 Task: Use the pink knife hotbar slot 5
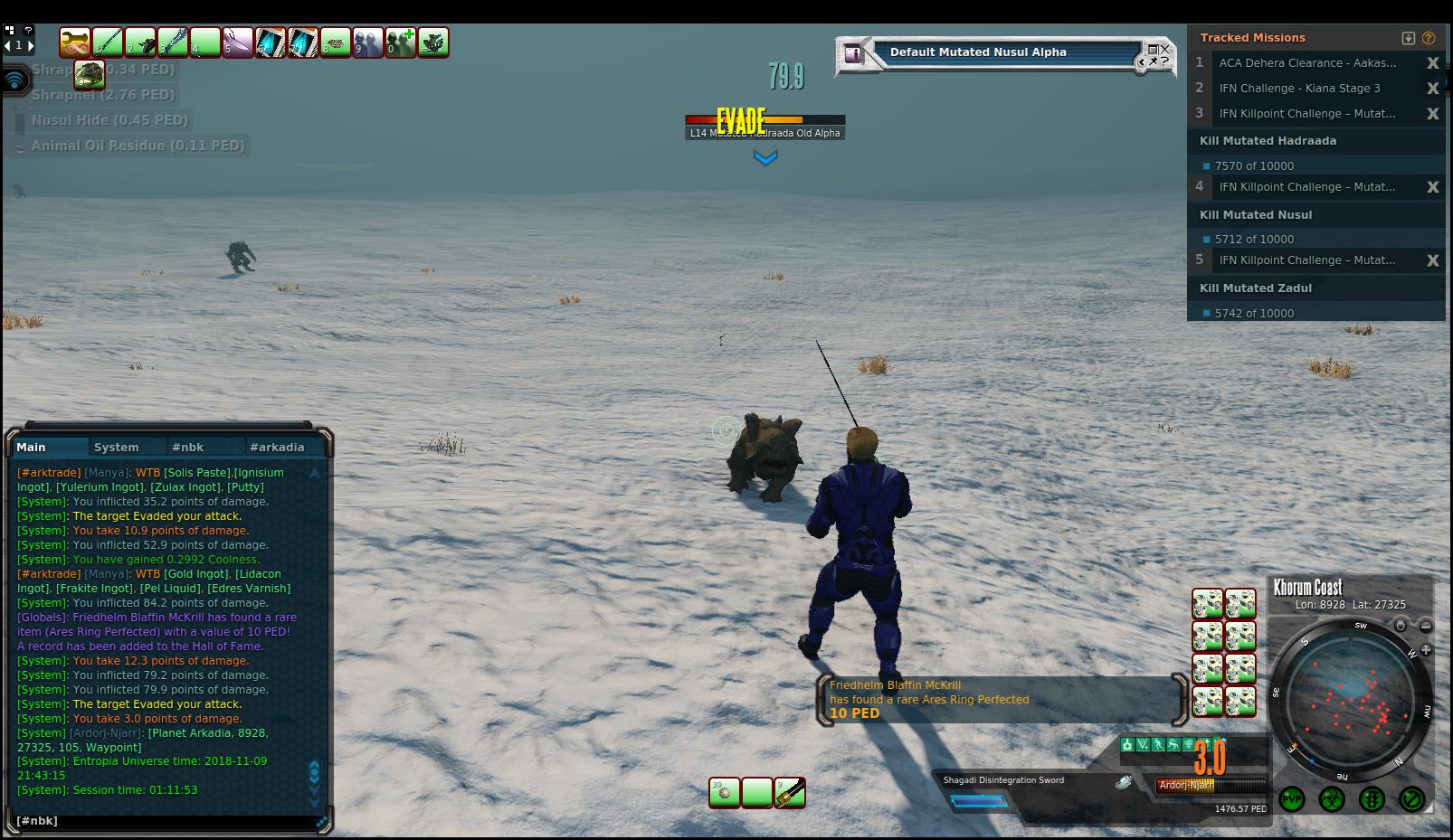point(238,42)
